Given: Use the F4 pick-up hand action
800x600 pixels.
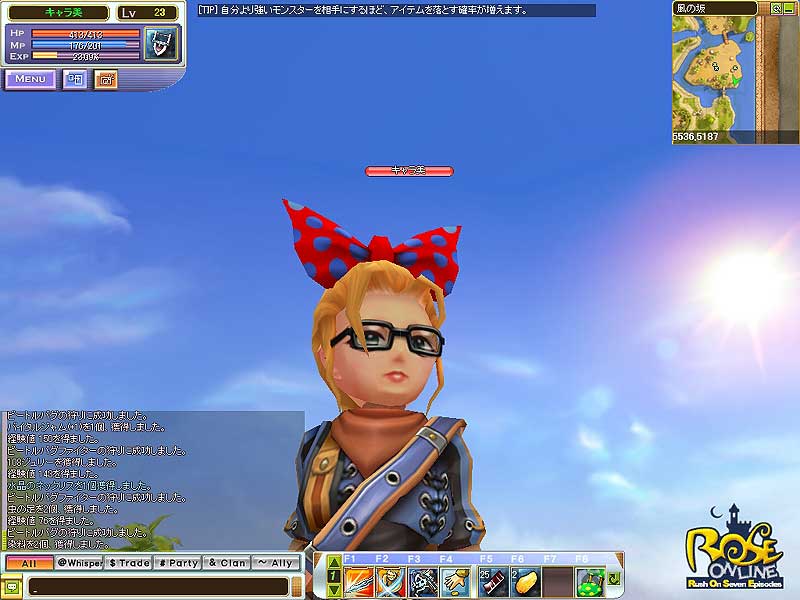Looking at the screenshot, I should (455, 580).
